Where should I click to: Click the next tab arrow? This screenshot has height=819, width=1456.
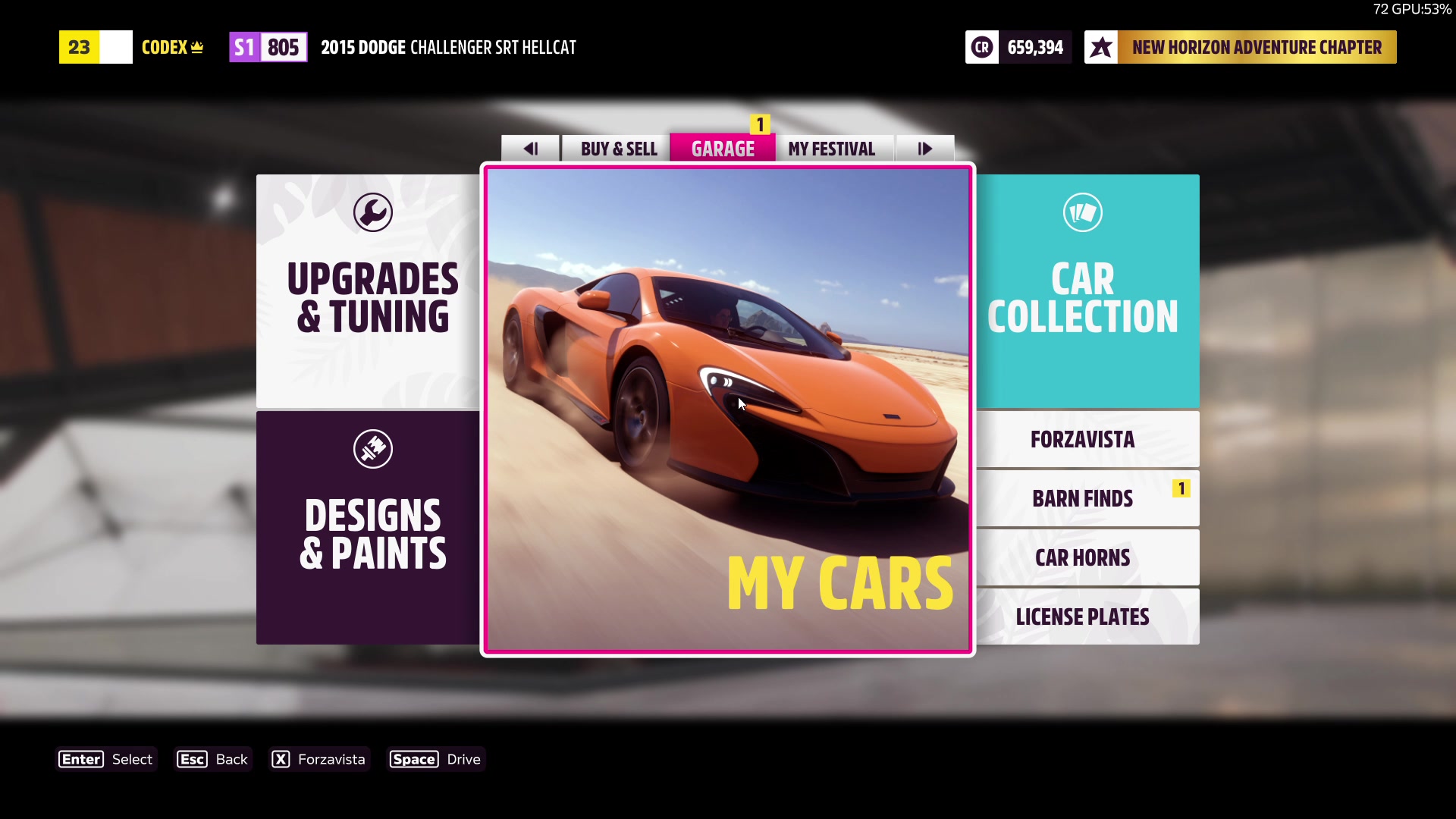(x=924, y=149)
